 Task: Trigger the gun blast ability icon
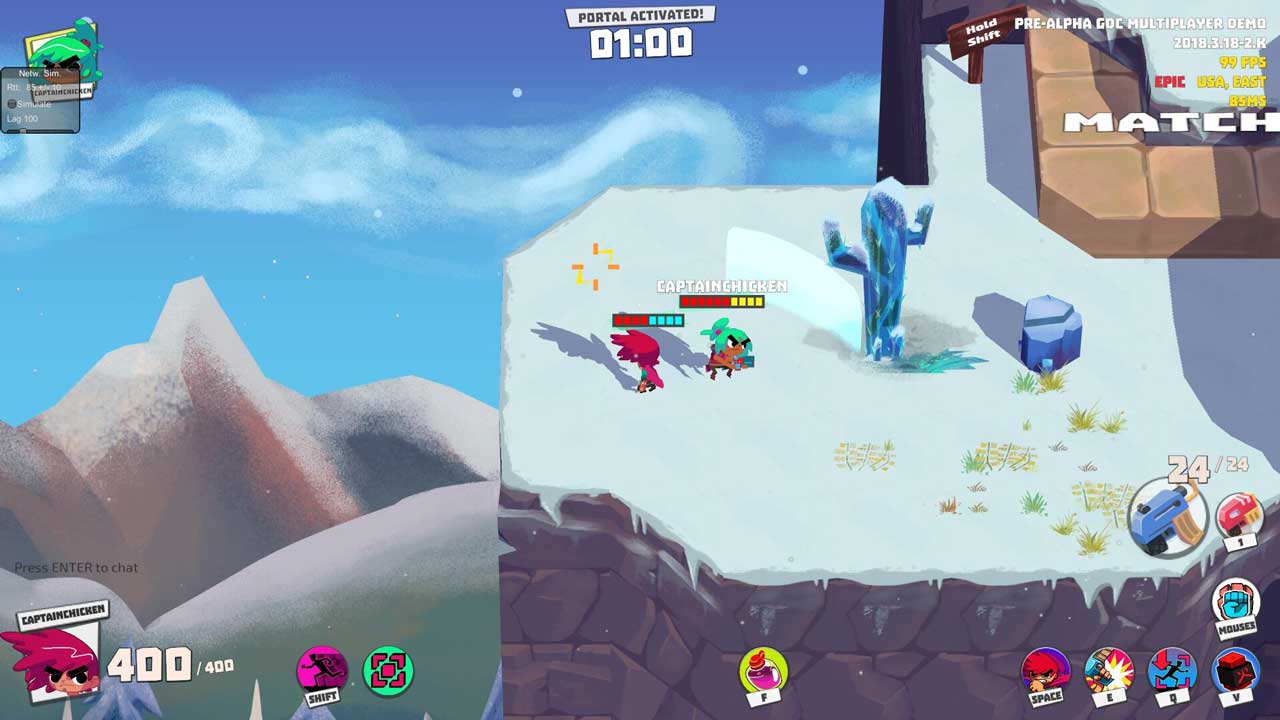click(x=1108, y=670)
